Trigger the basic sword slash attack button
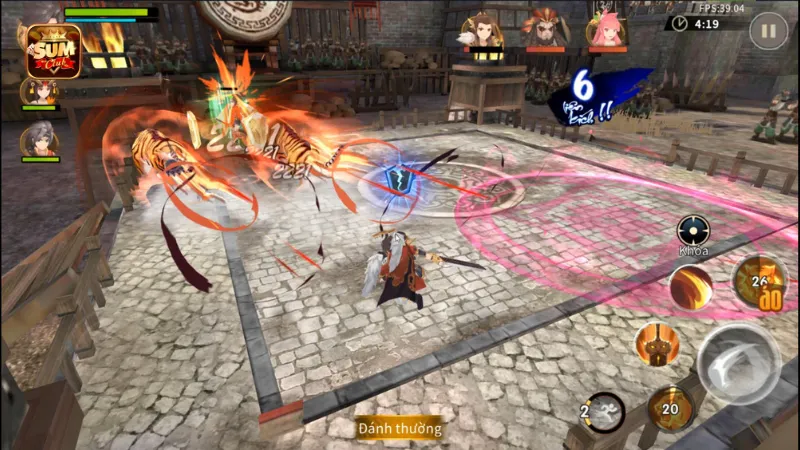The image size is (800, 450). (738, 363)
